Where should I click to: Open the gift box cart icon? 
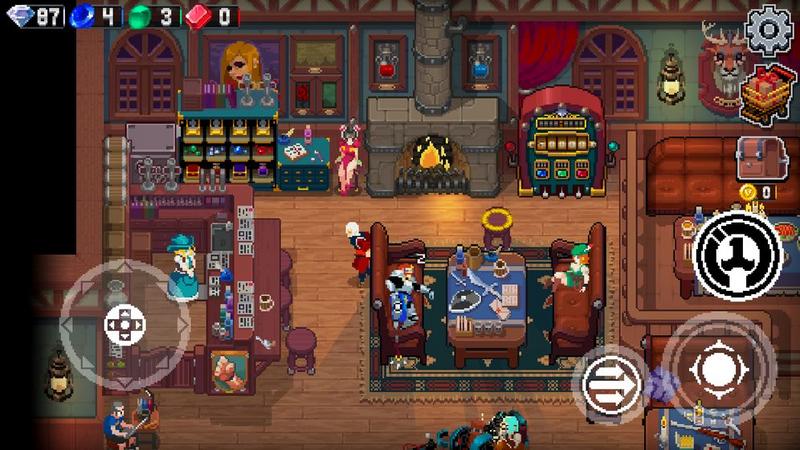coord(768,94)
